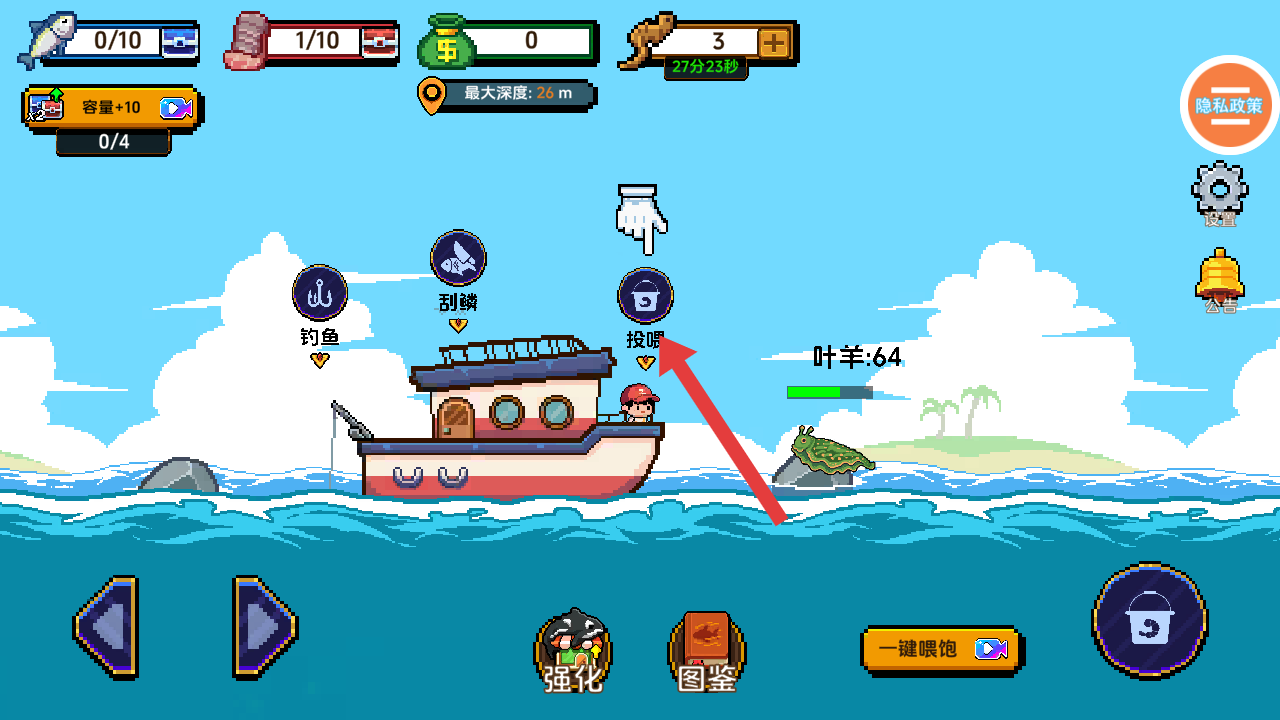Open the settings gear icon
The image size is (1280, 720).
(1219, 190)
